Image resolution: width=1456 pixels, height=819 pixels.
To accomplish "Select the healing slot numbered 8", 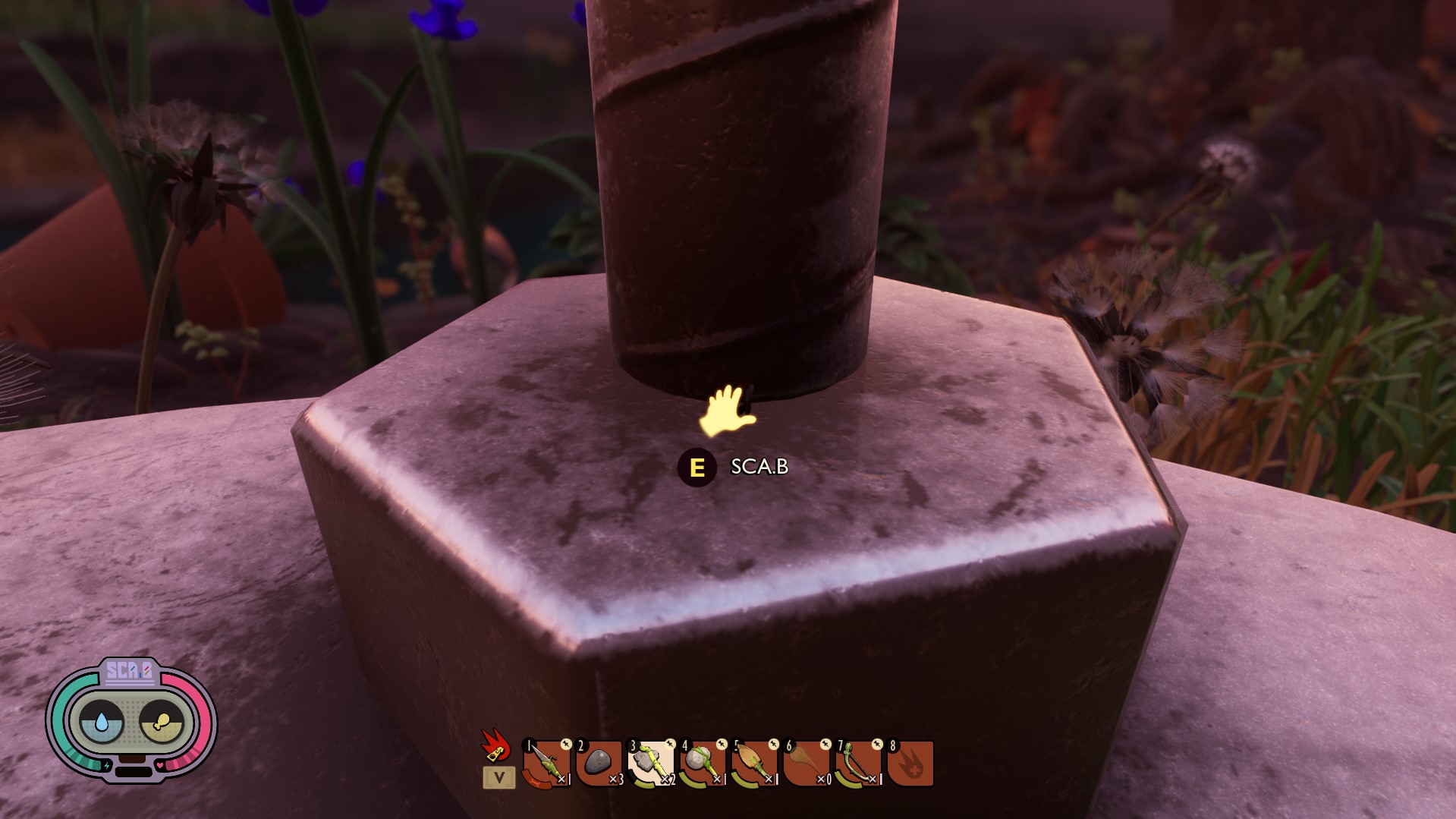I will [910, 764].
